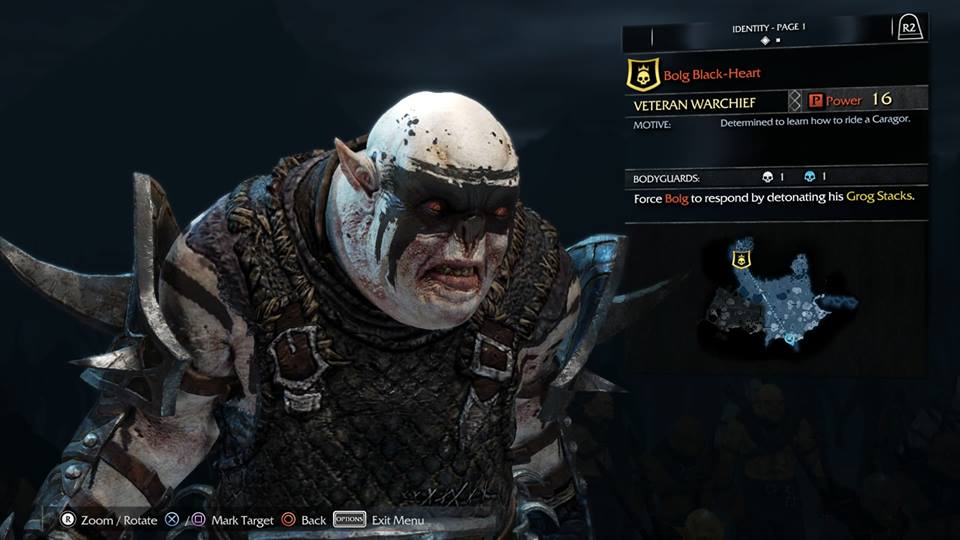
Task: Click the orange Grog Stacks hint text
Action: click(879, 197)
